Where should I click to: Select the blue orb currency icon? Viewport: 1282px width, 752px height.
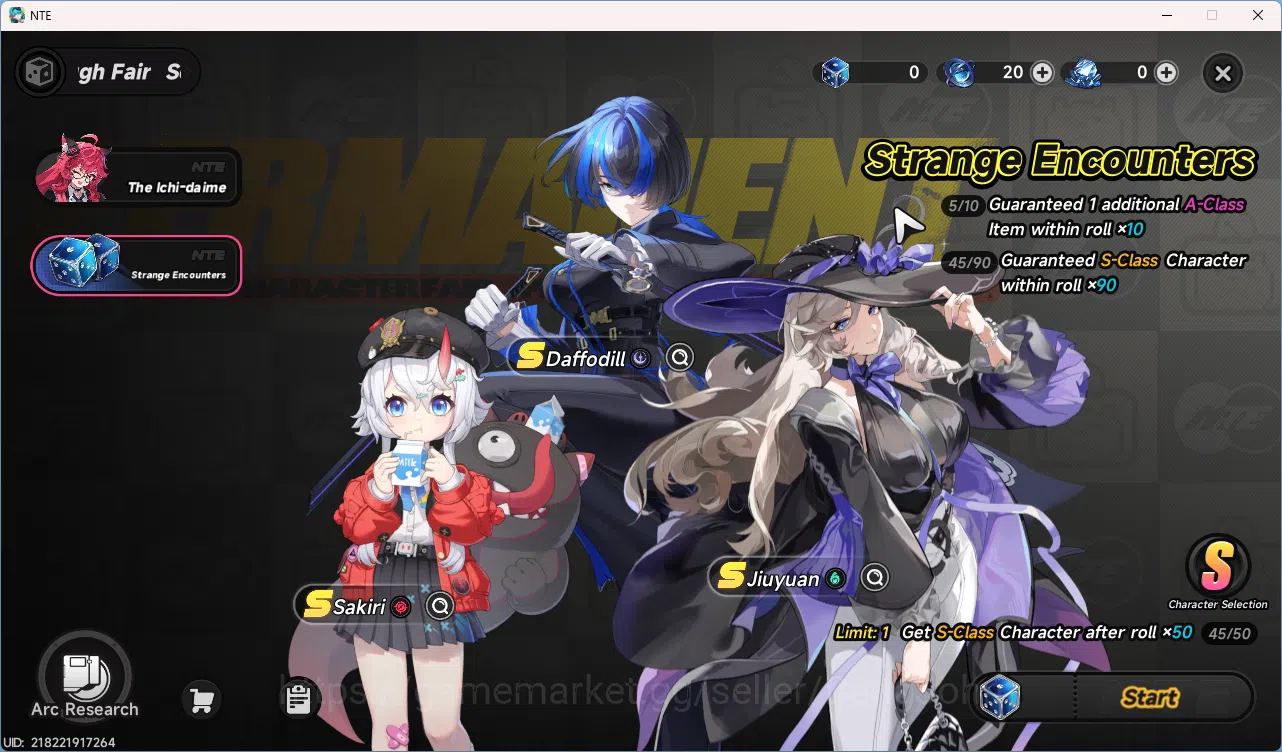(x=961, y=72)
